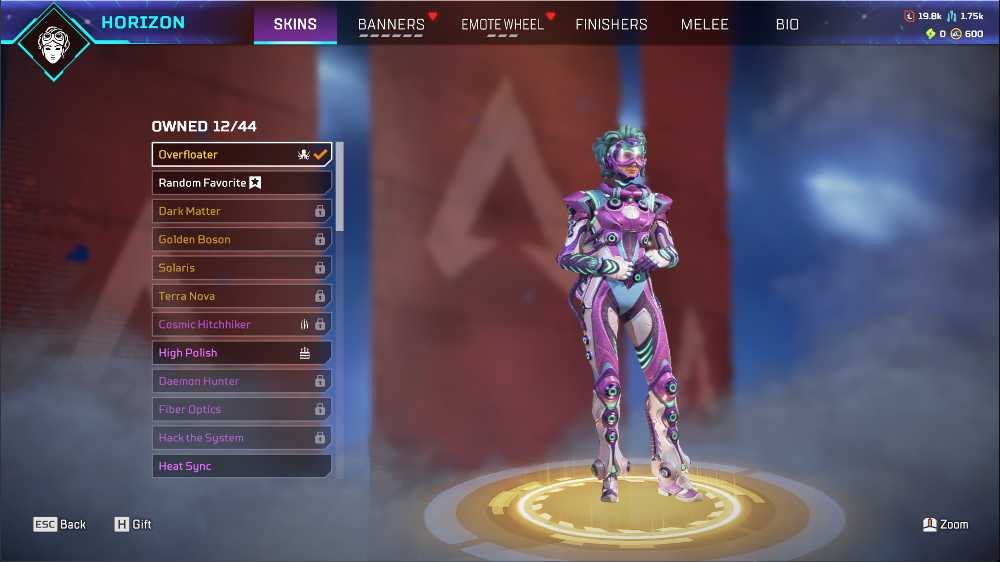Screen dimensions: 1000x562
Task: Choose the Terra Nova skin
Action: coord(242,296)
